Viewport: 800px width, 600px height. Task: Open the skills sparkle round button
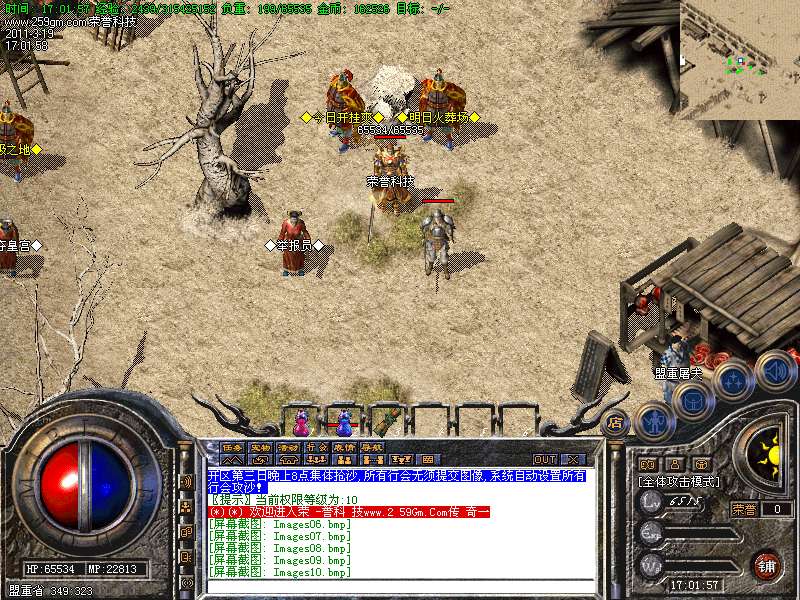[735, 379]
